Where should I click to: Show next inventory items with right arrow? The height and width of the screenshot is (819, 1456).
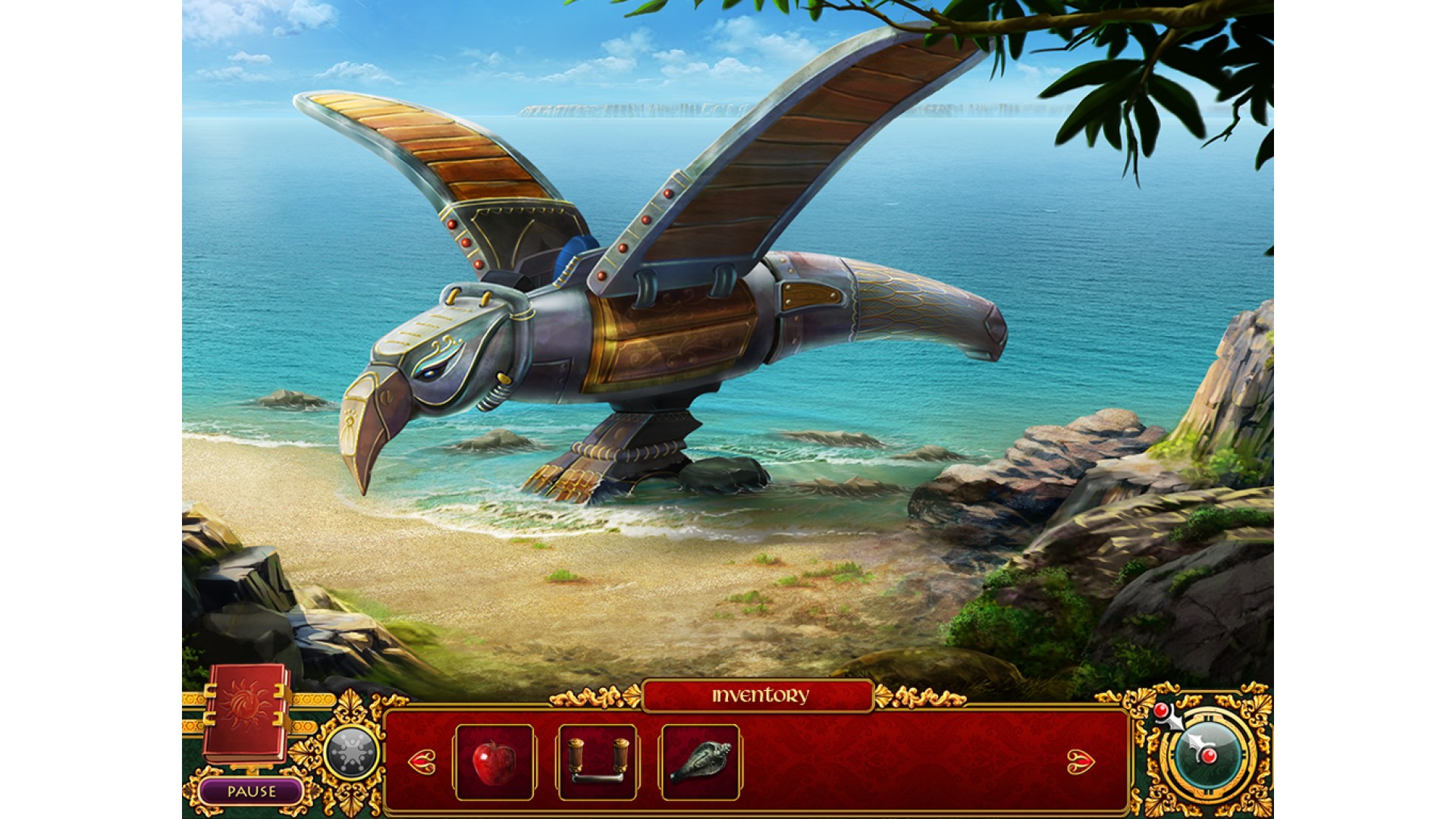tap(1081, 761)
